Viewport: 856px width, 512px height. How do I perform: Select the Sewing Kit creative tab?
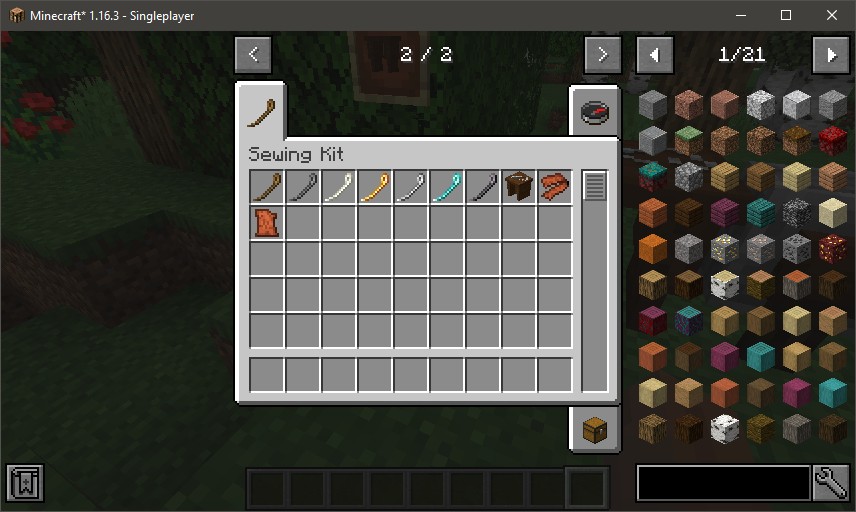pos(264,111)
